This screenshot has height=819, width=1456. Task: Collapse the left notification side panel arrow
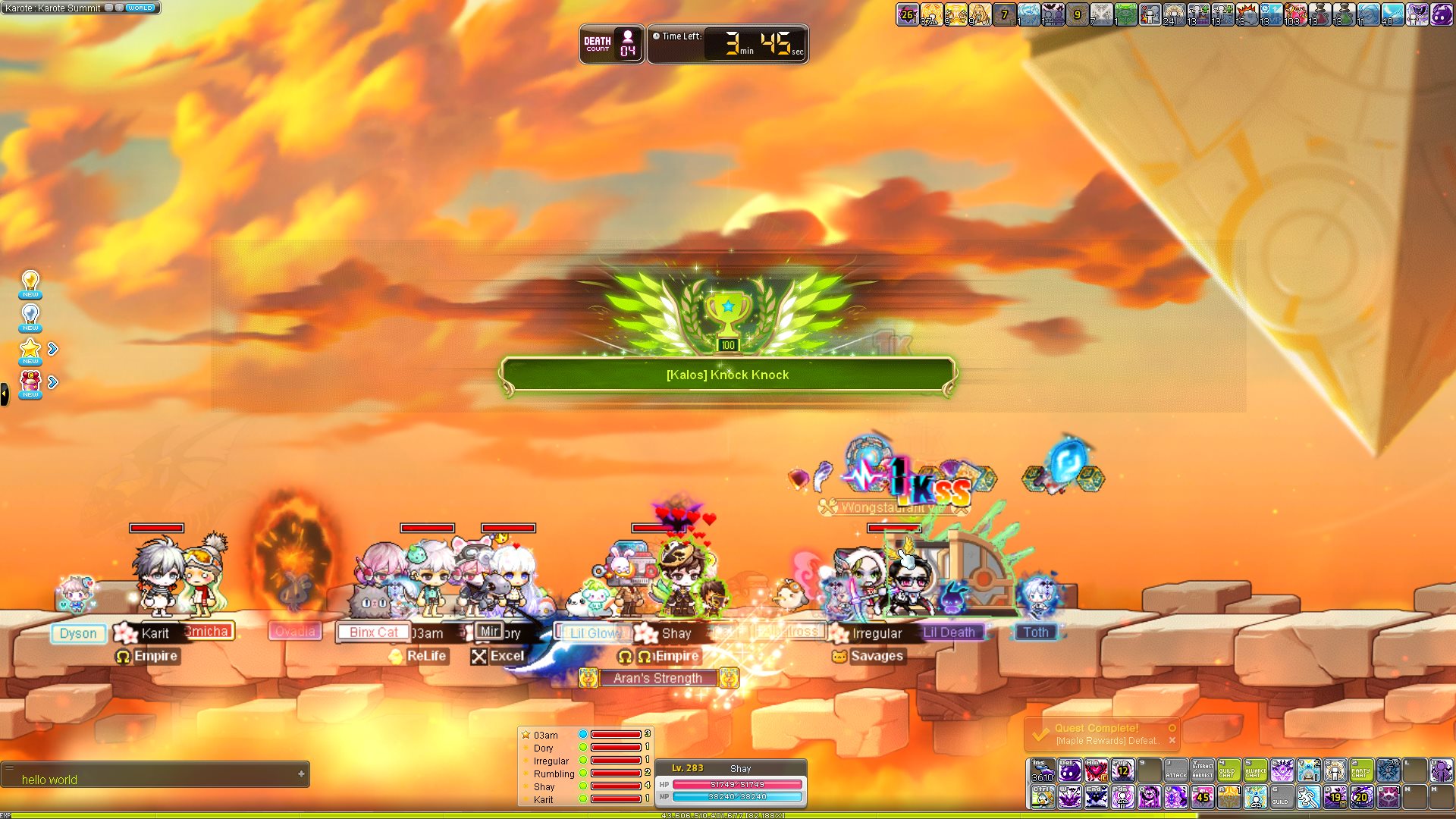tap(5, 394)
